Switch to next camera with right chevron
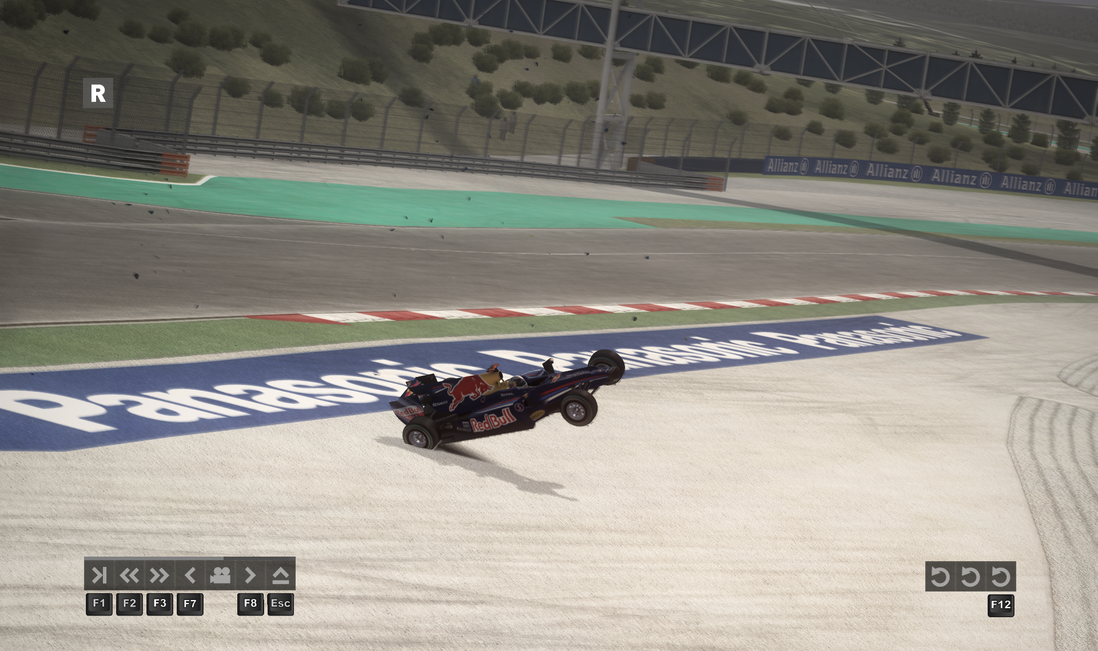Viewport: 1098px width, 651px height. pos(250,575)
